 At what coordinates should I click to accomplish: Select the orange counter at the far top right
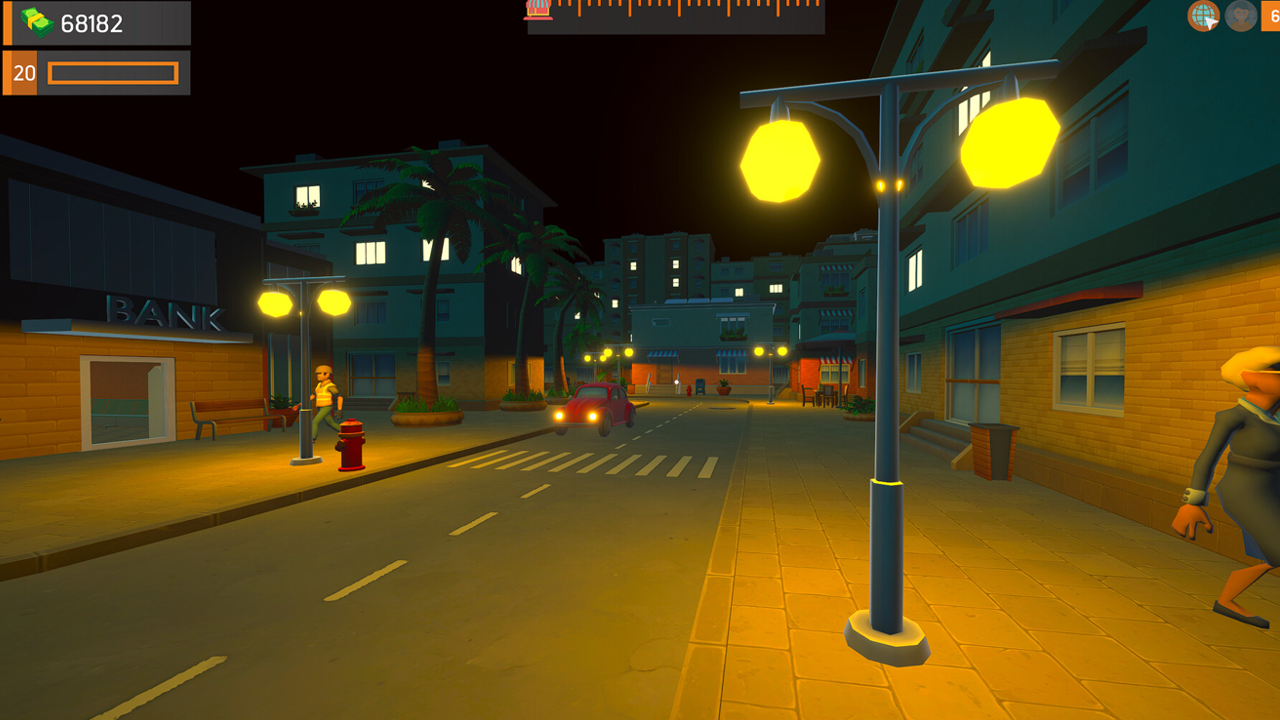tap(1272, 16)
